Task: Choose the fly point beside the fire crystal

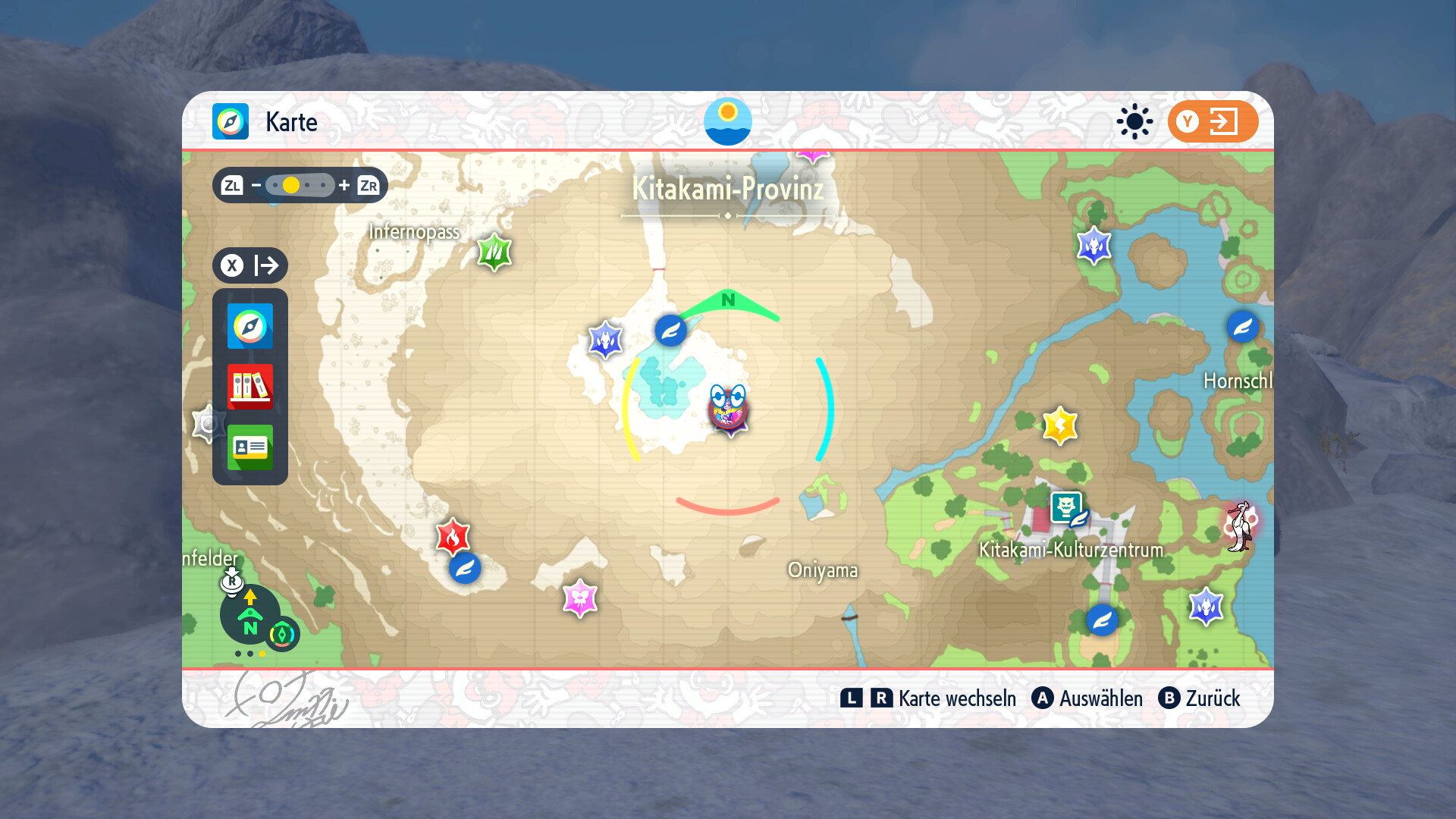Action: pos(465,568)
